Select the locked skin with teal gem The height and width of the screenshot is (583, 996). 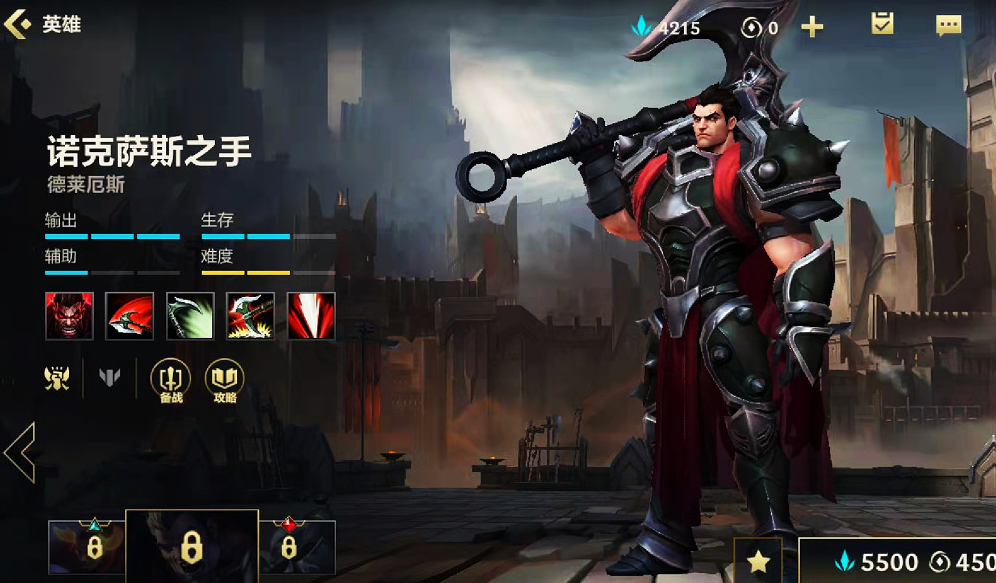(x=87, y=546)
